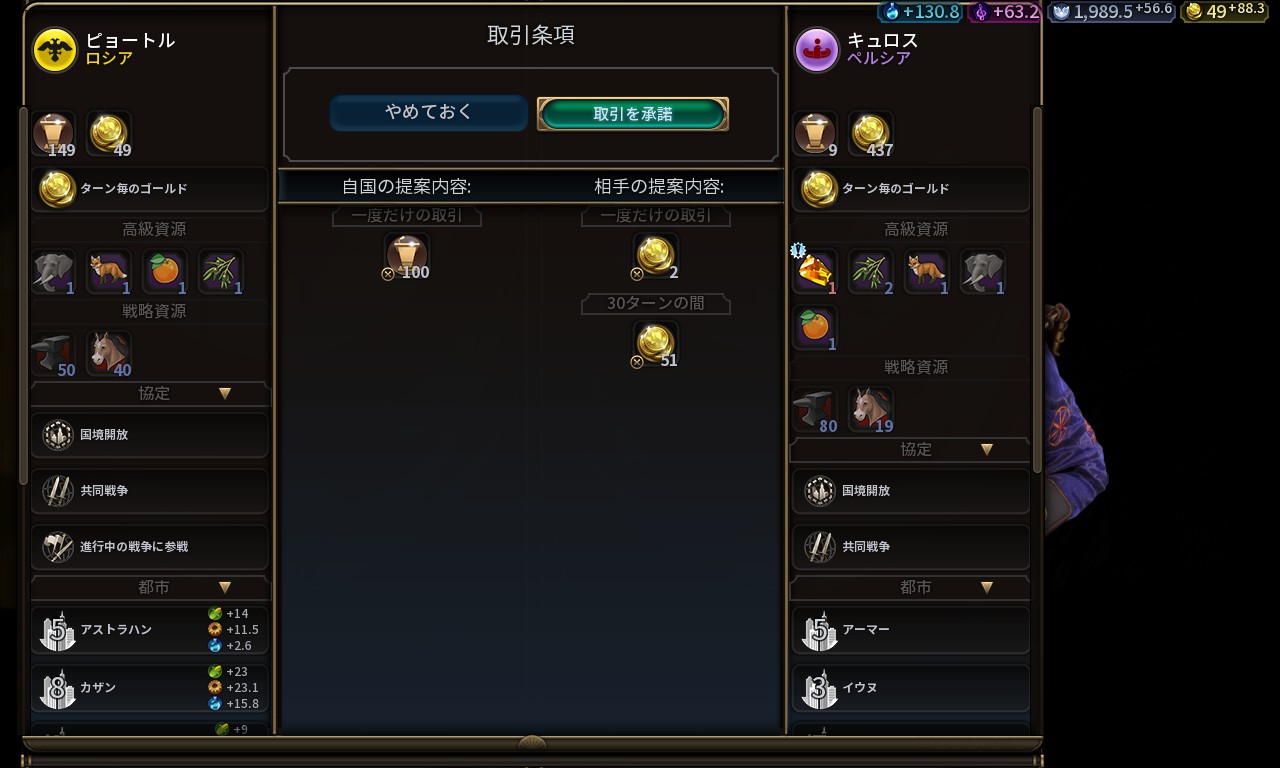The image size is (1280, 768).
Task: Offer Russia's iron resource with 50
Action: tap(54, 354)
